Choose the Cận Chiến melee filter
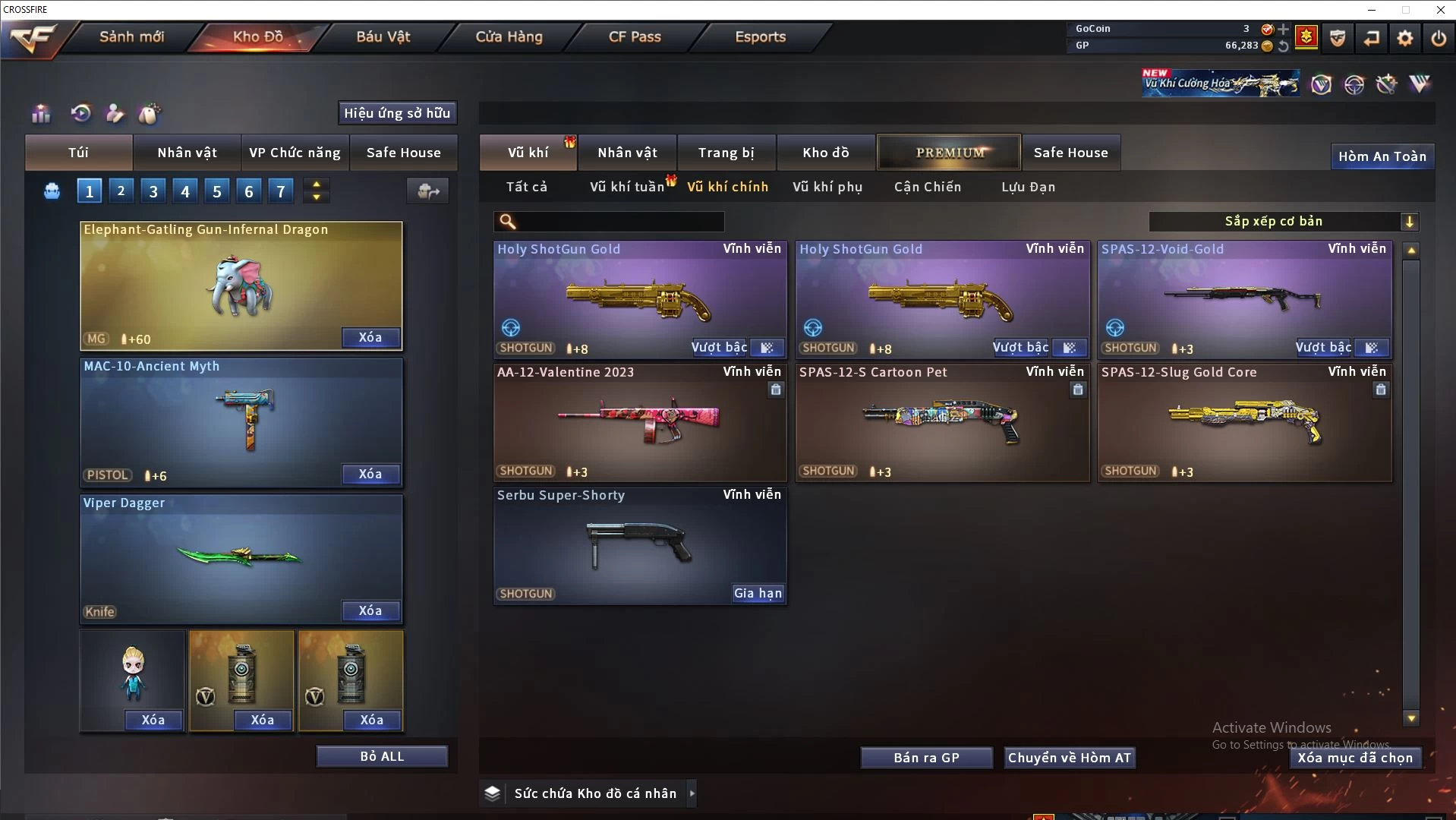 tap(927, 187)
